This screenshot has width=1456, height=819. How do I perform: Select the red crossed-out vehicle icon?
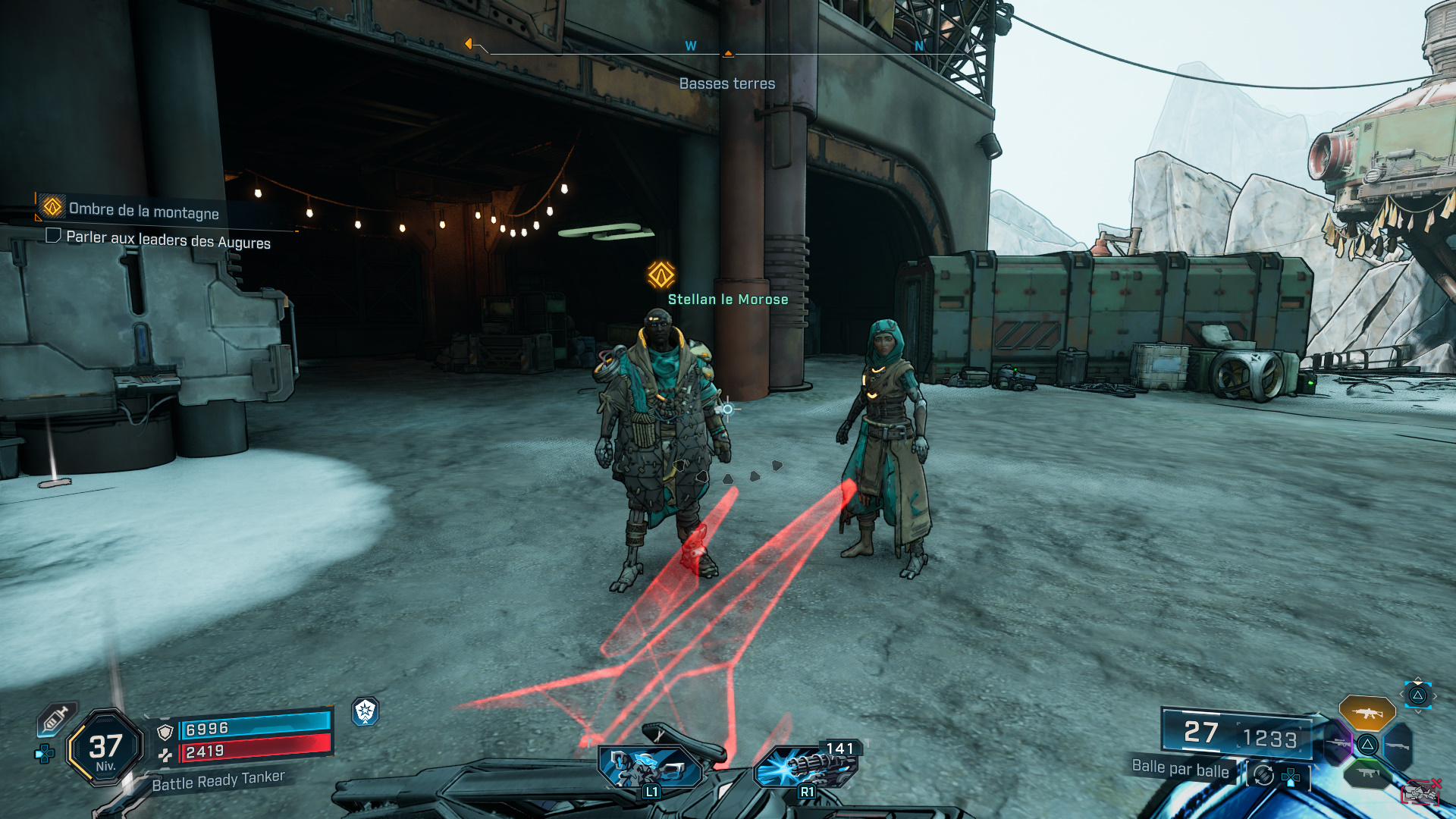pyautogui.click(x=1420, y=792)
